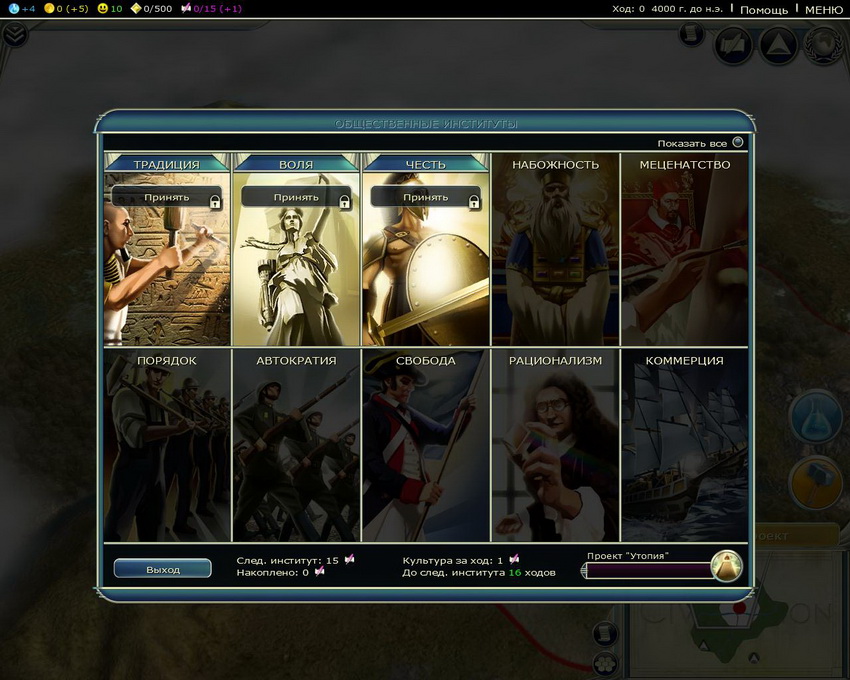850x680 pixels.
Task: Select the Коммерция policy panel
Action: click(x=685, y=445)
